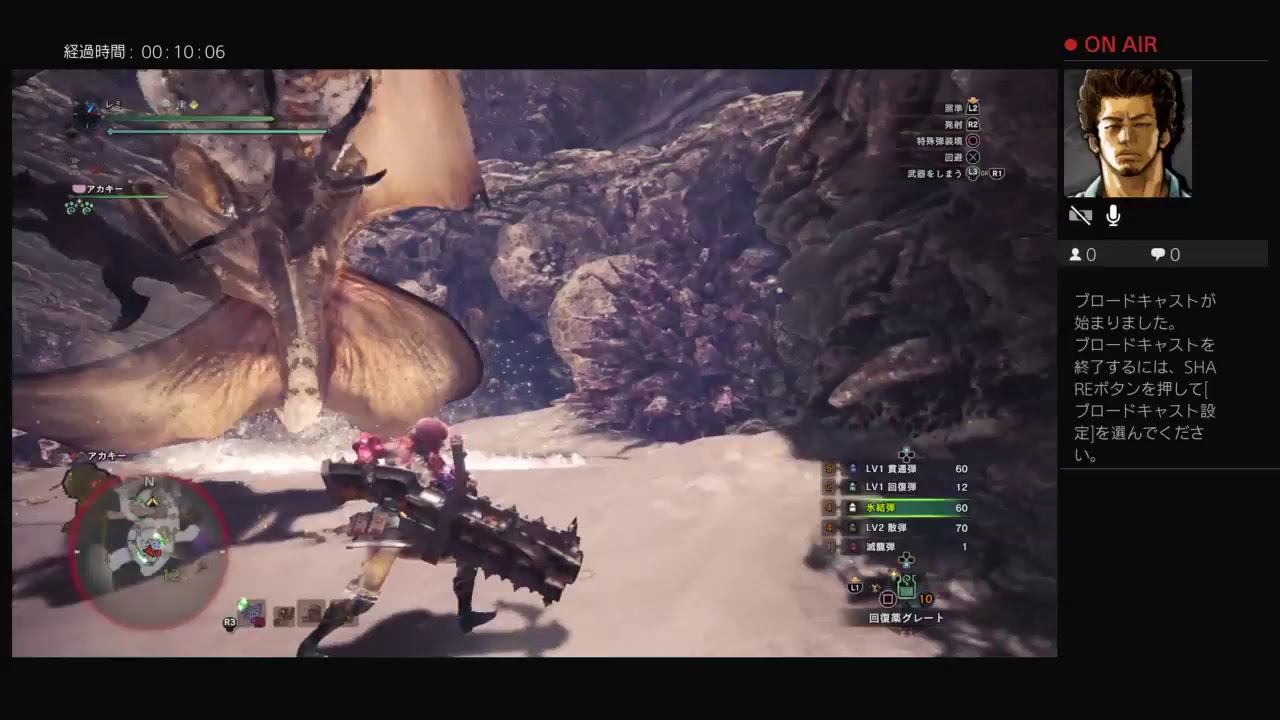Click the viewer count person icon

click(x=1076, y=254)
